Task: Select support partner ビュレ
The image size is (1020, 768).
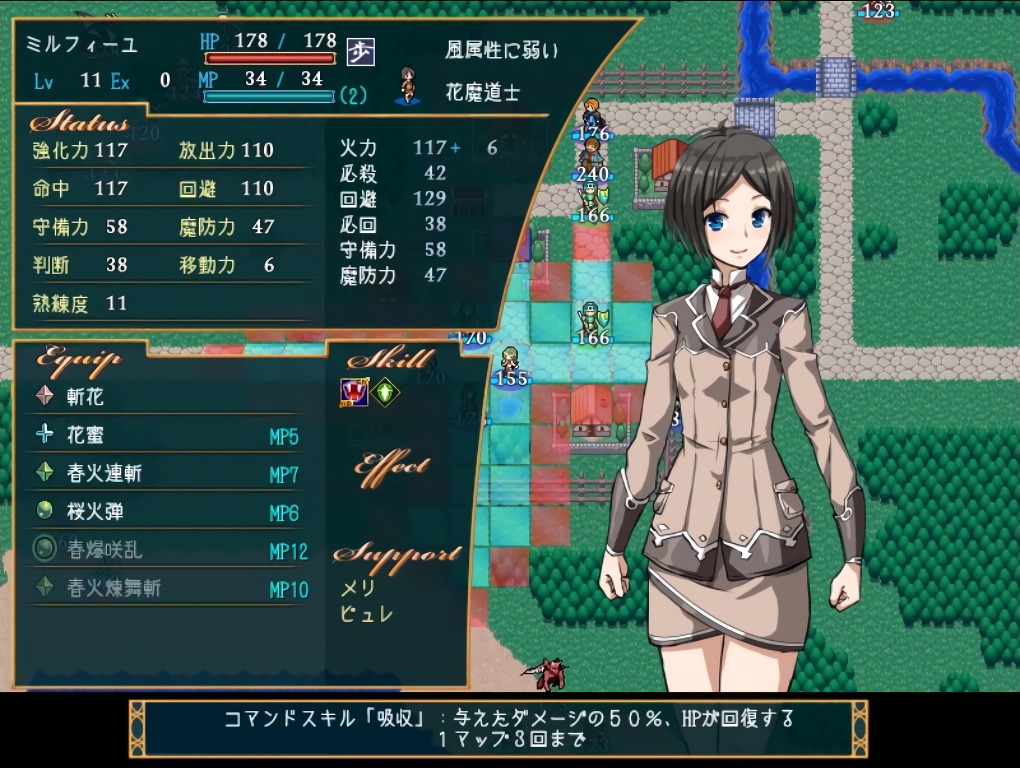Action: (x=366, y=614)
